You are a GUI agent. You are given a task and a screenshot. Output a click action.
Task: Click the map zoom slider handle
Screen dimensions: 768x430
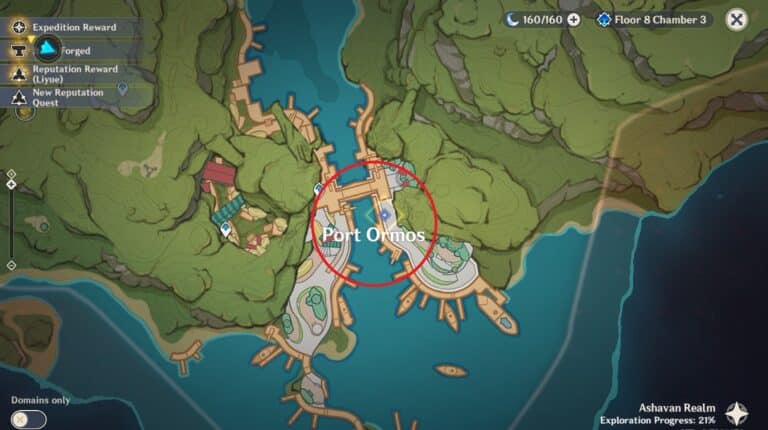click(11, 185)
